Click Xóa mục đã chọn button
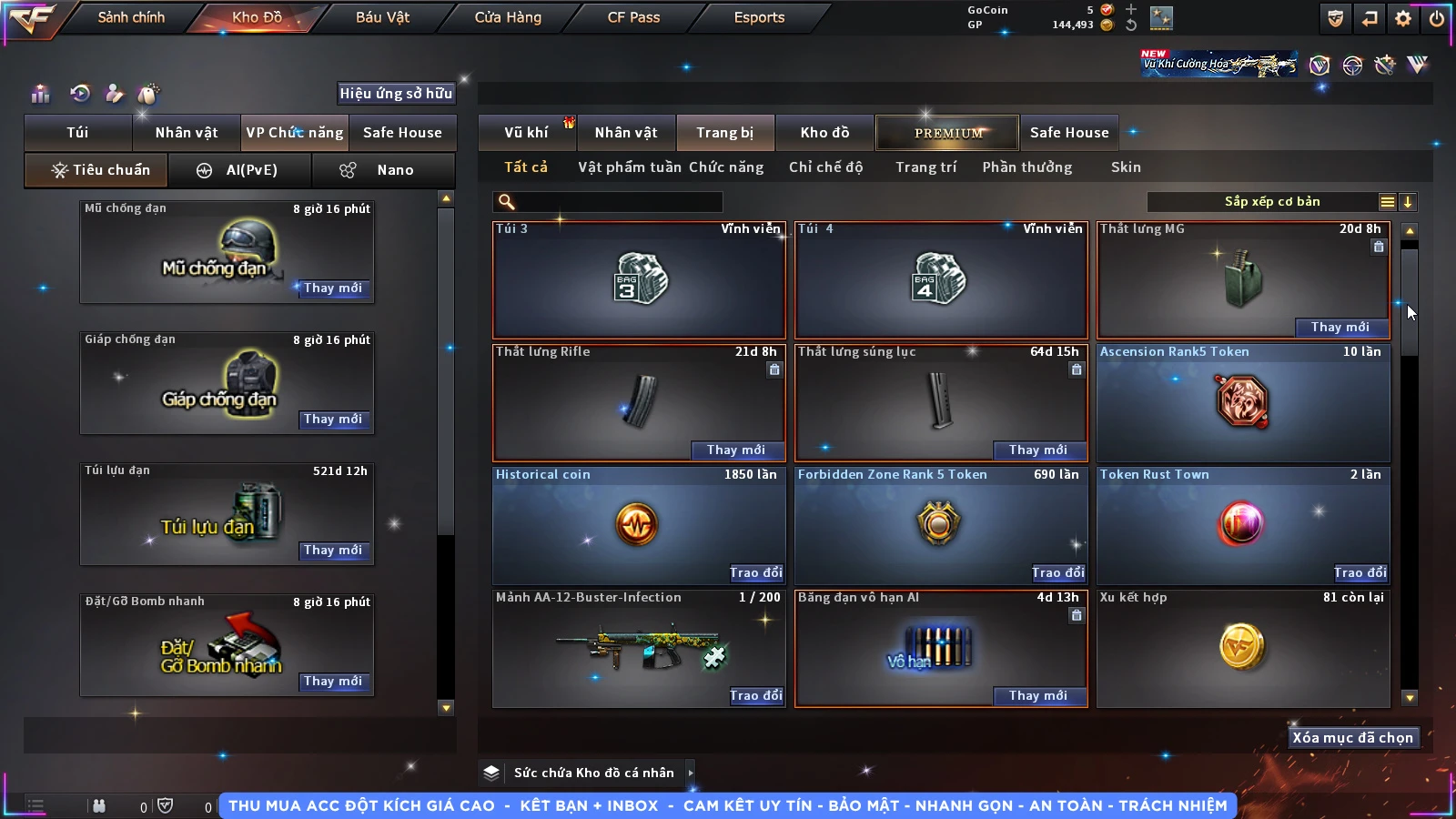Viewport: 1456px width, 819px height. (x=1353, y=738)
